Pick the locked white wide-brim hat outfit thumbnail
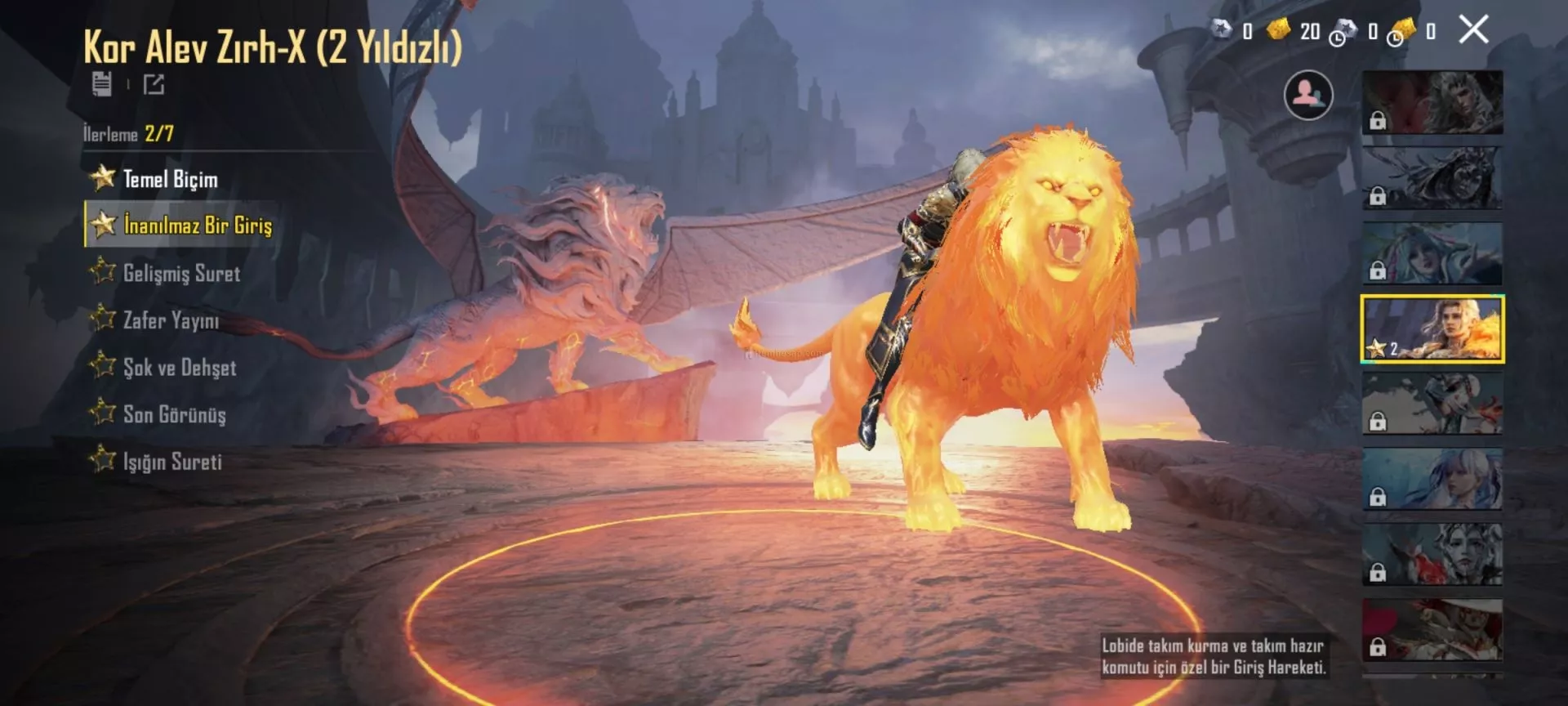Image resolution: width=1568 pixels, height=706 pixels. click(1432, 630)
